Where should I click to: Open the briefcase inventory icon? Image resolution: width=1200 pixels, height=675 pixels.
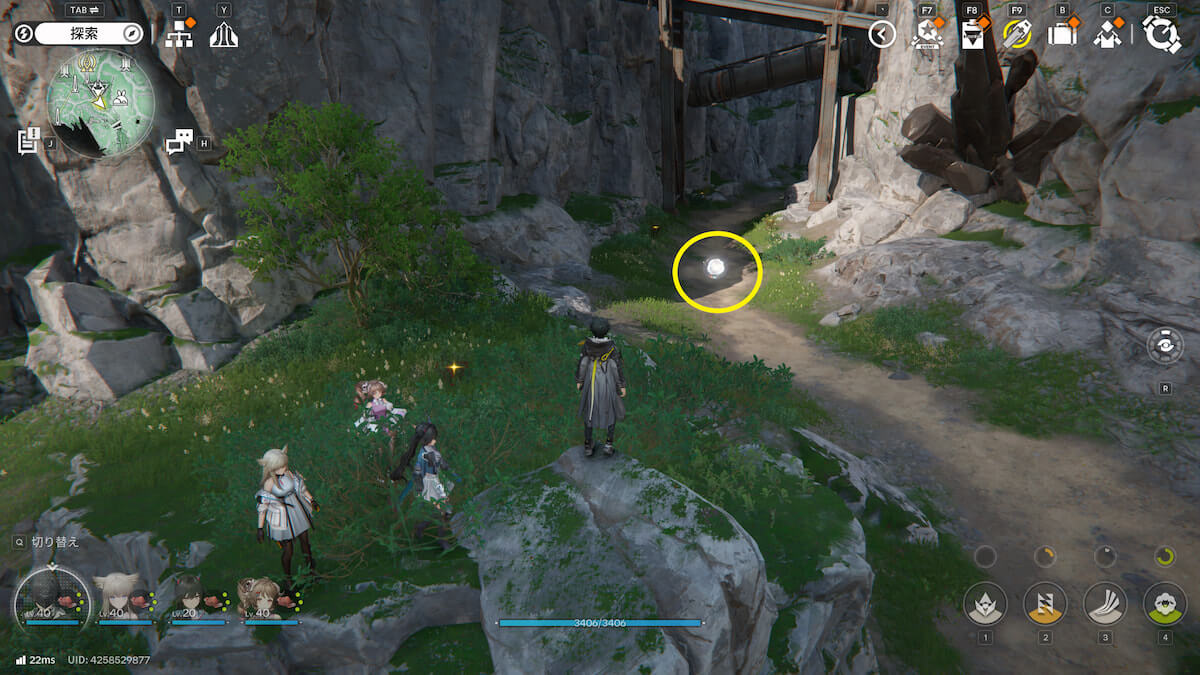1062,35
